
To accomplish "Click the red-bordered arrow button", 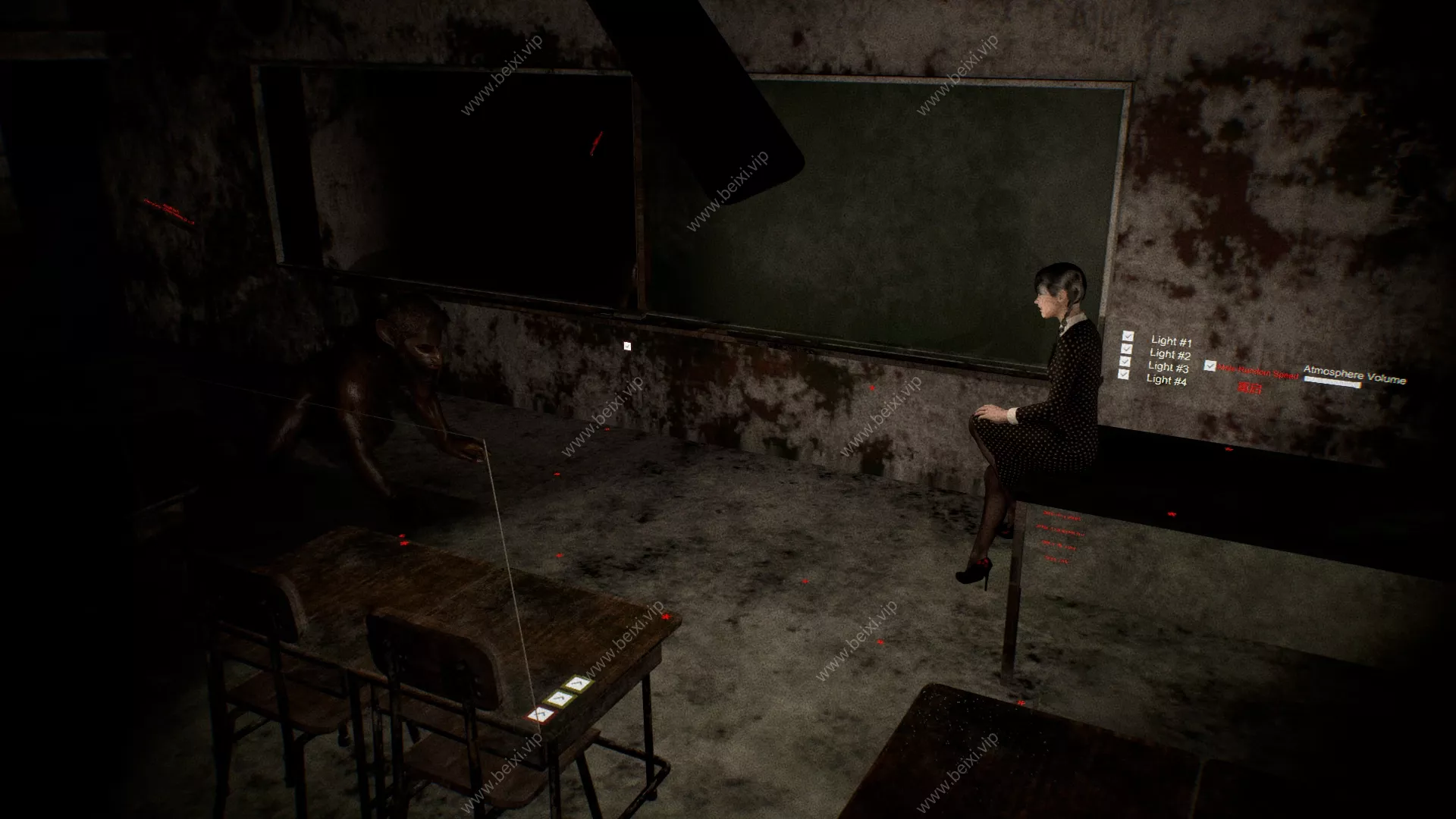I will click(x=540, y=714).
